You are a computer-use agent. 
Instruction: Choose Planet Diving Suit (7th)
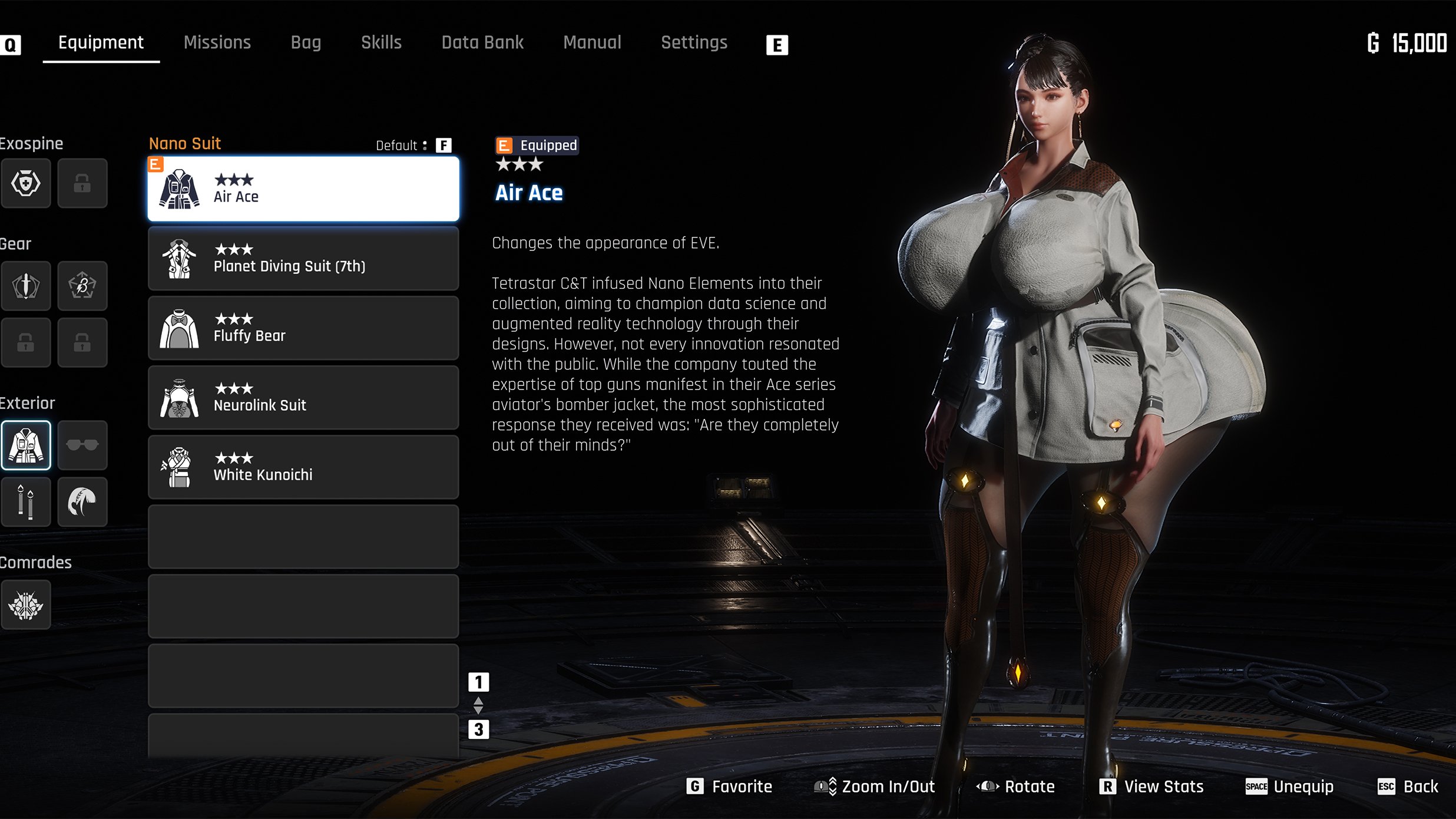(303, 259)
